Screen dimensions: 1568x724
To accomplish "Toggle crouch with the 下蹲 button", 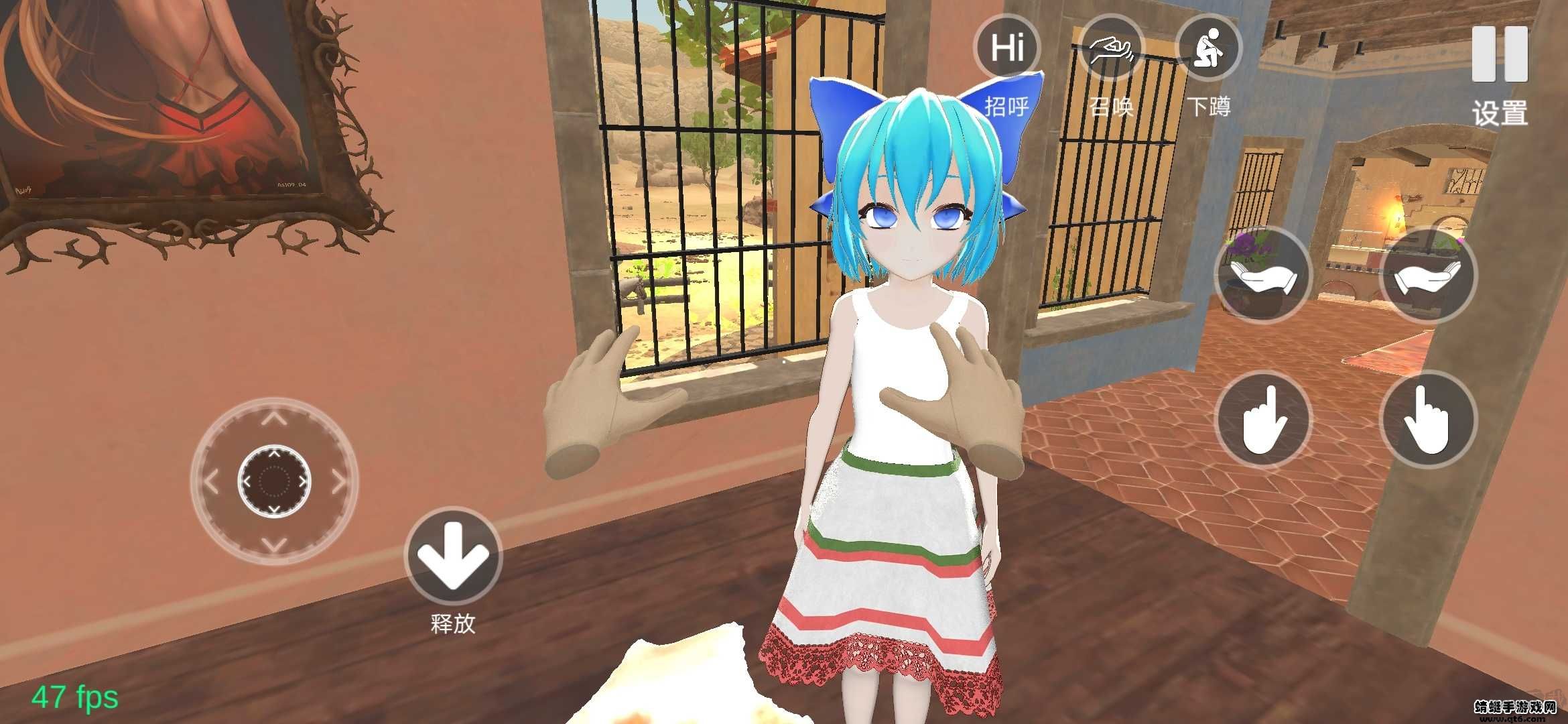I will click(x=1210, y=48).
